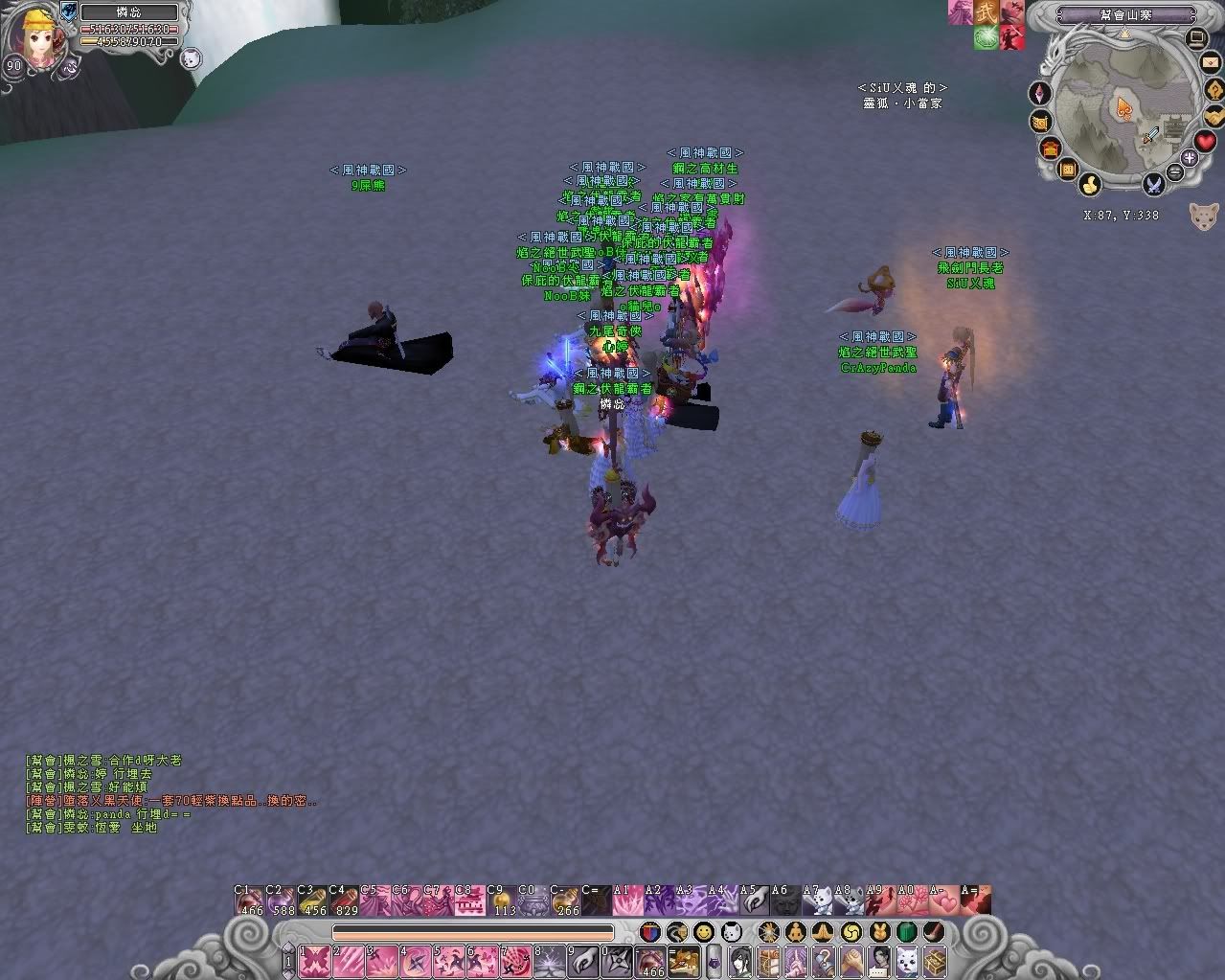This screenshot has width=1225, height=980.
Task: Activate the pink butterfly skill in slot 1
Action: (315, 959)
